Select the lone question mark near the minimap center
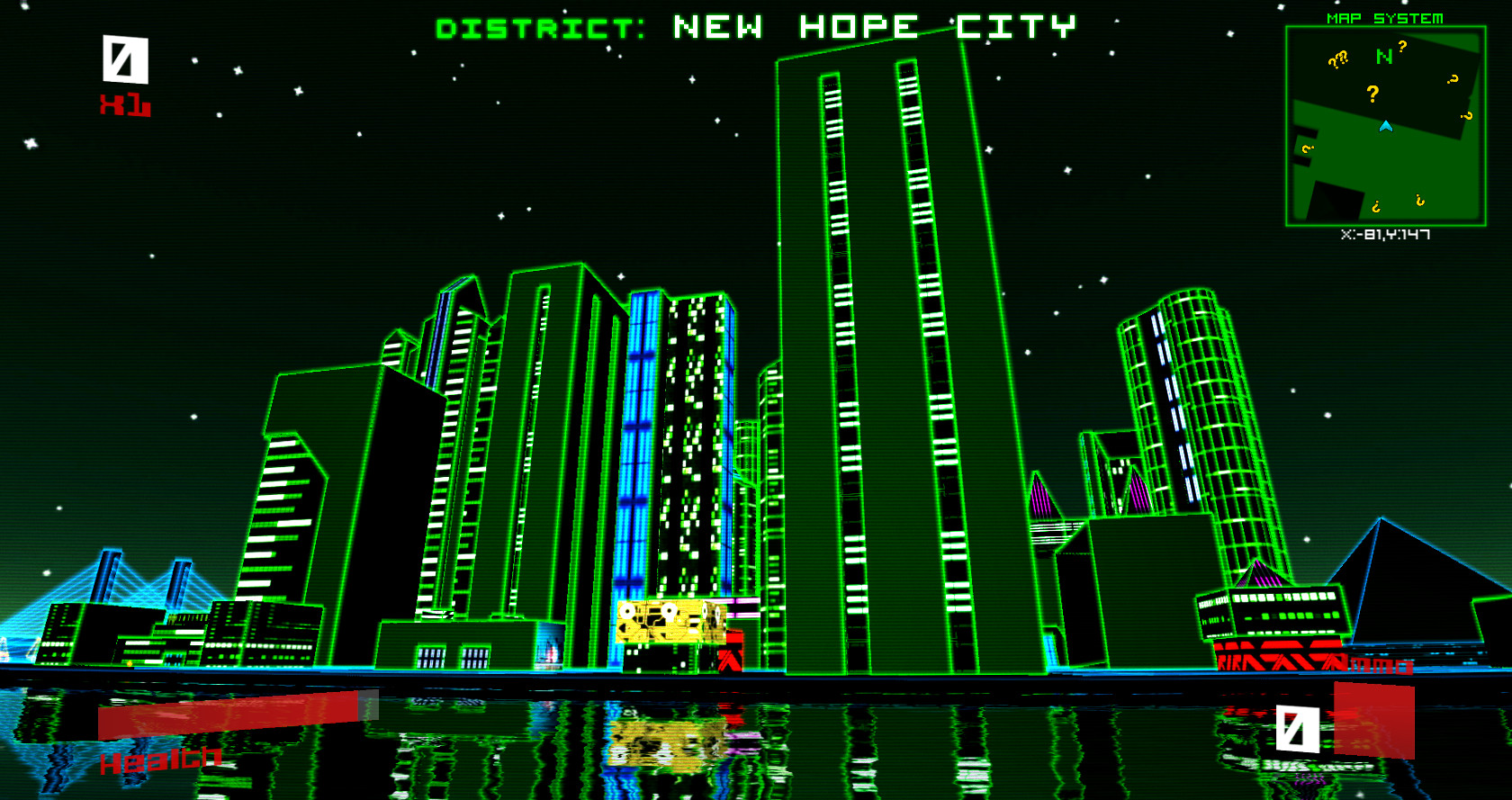The width and height of the screenshot is (1512, 800). point(1372,94)
